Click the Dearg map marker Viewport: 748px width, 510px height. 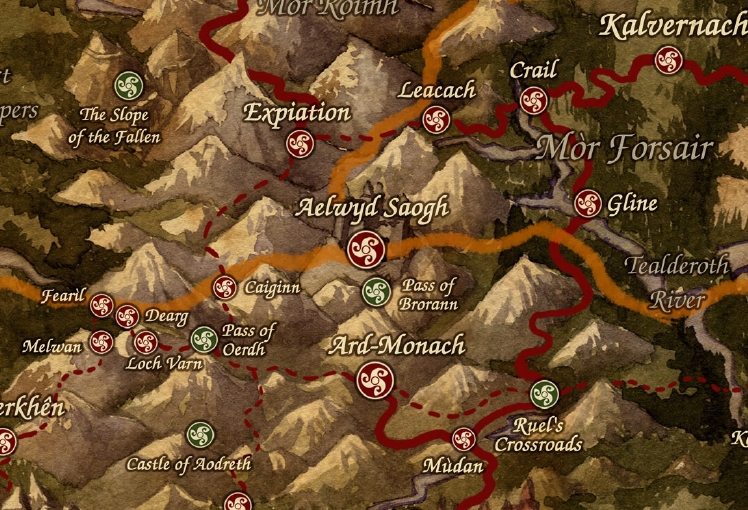127,317
